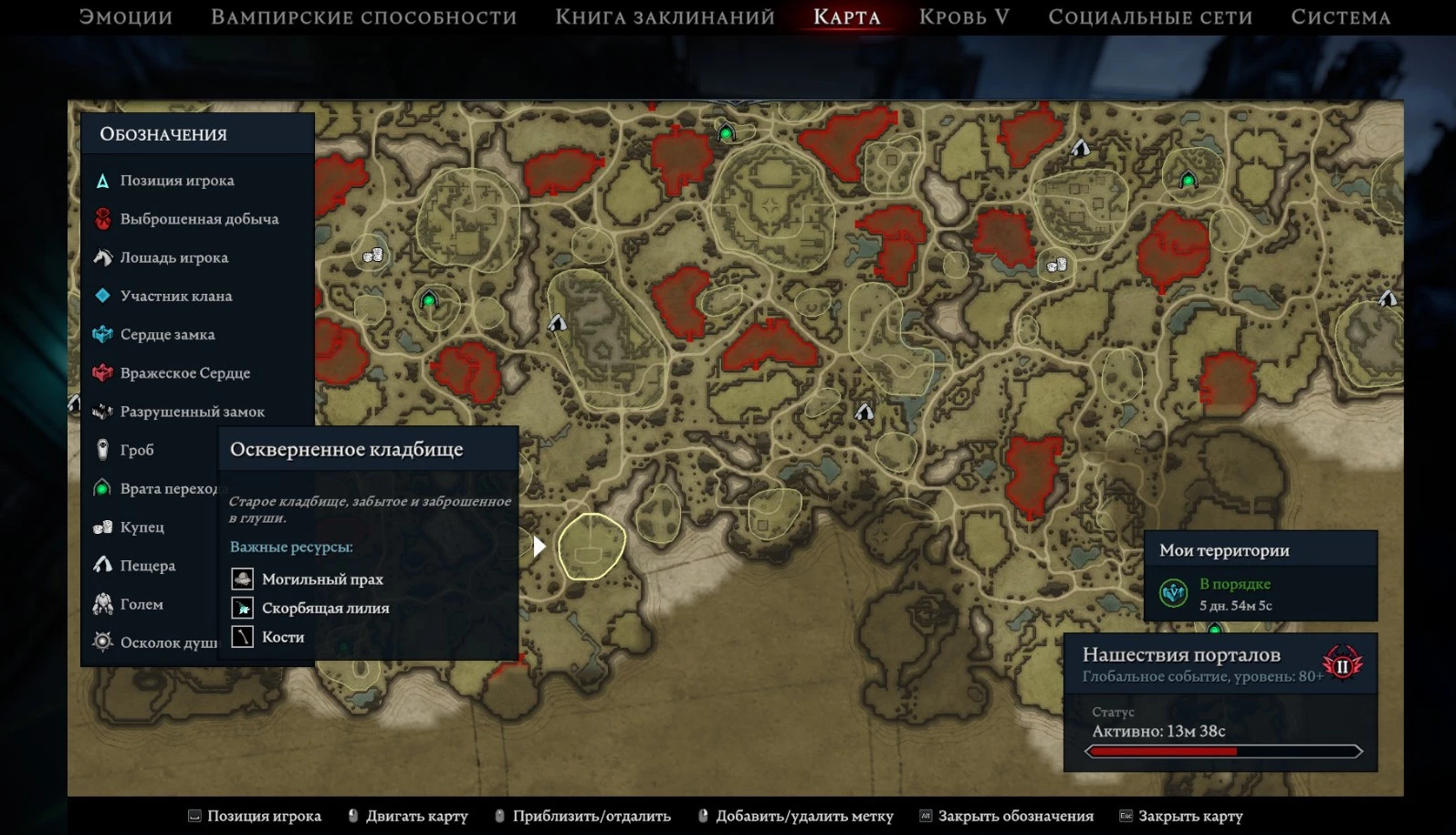Toggle Выброшенная добыча legend entry
Viewport: 1456px width, 835px height.
(198, 219)
